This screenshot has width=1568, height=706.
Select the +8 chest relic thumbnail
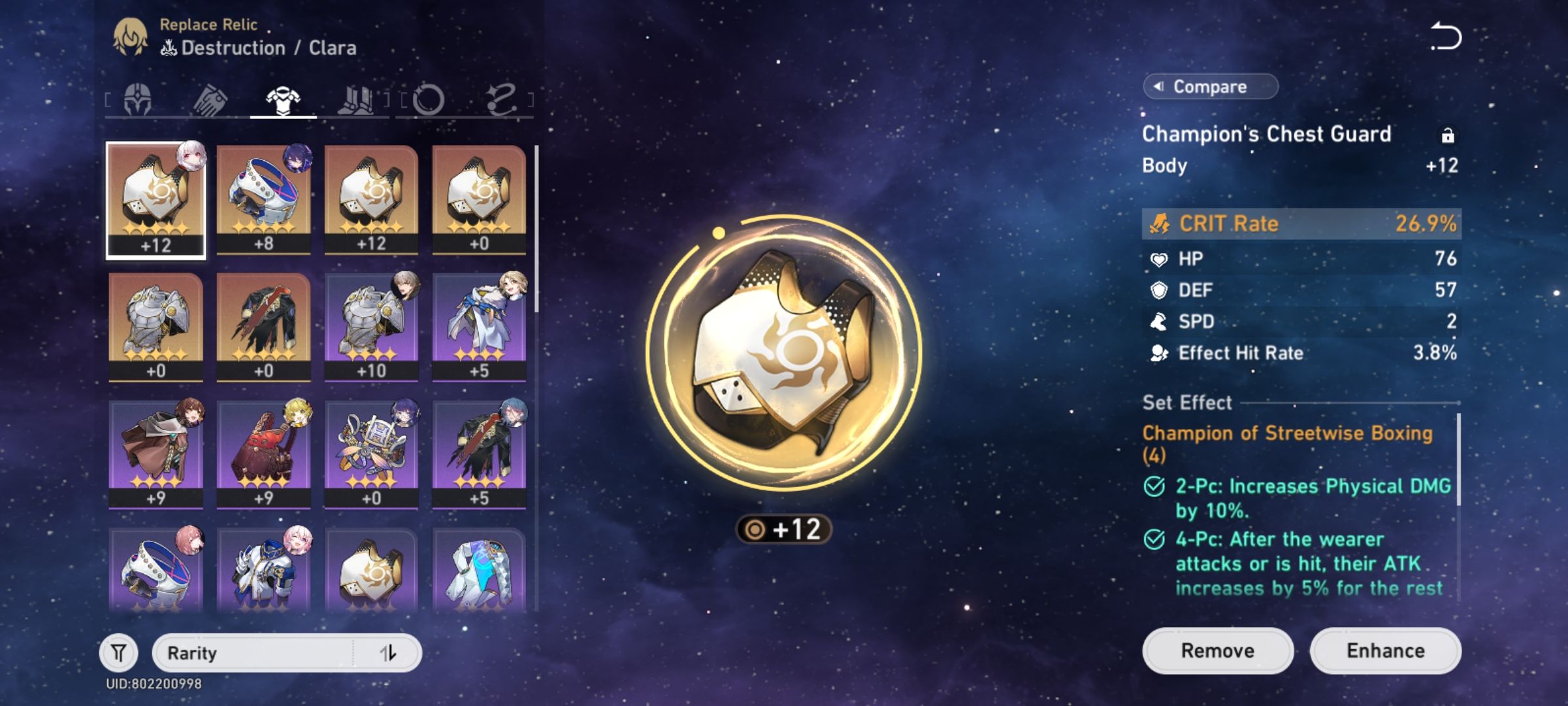[262, 199]
